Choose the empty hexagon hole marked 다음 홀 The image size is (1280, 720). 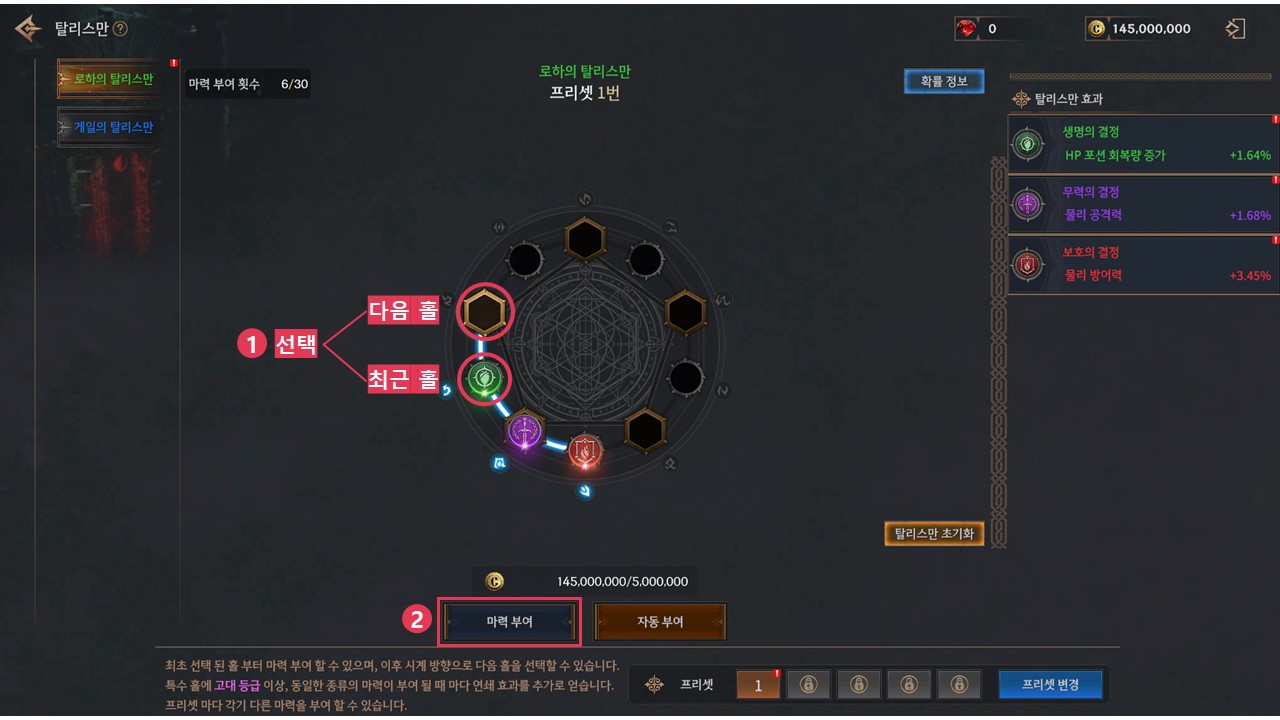(485, 313)
